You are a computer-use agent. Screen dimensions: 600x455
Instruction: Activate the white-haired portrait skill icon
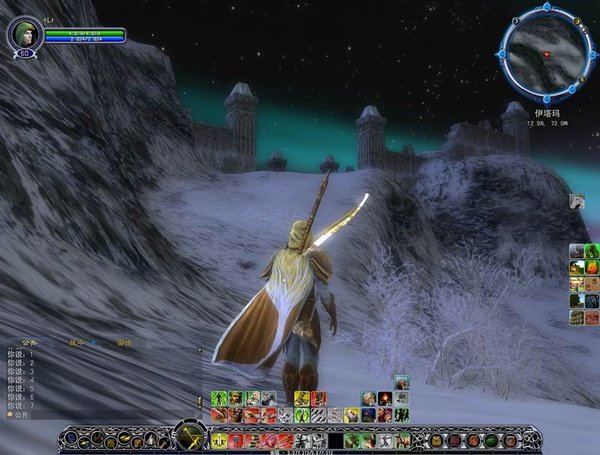coord(369,398)
